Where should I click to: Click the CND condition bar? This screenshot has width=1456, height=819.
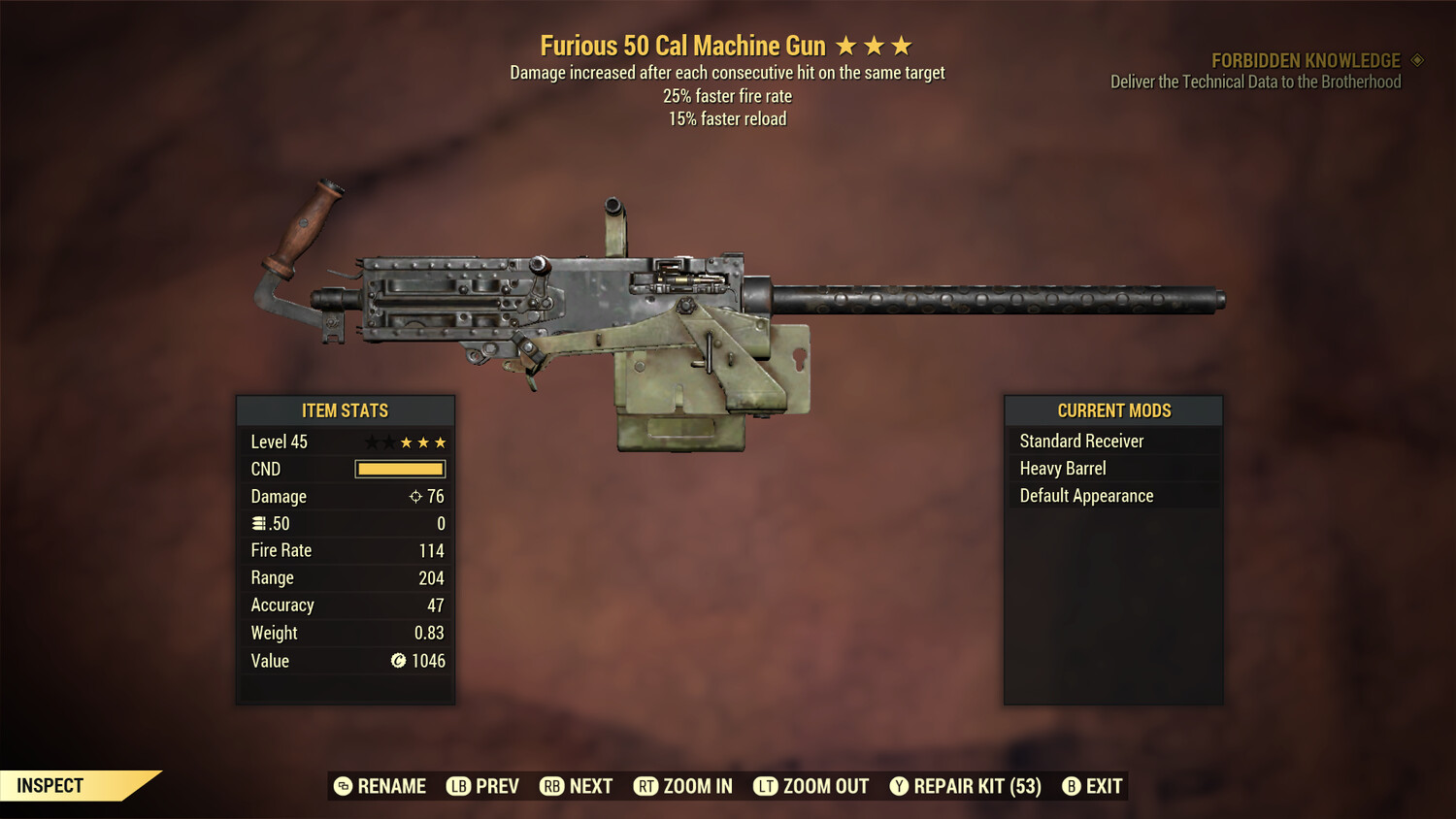(x=400, y=469)
